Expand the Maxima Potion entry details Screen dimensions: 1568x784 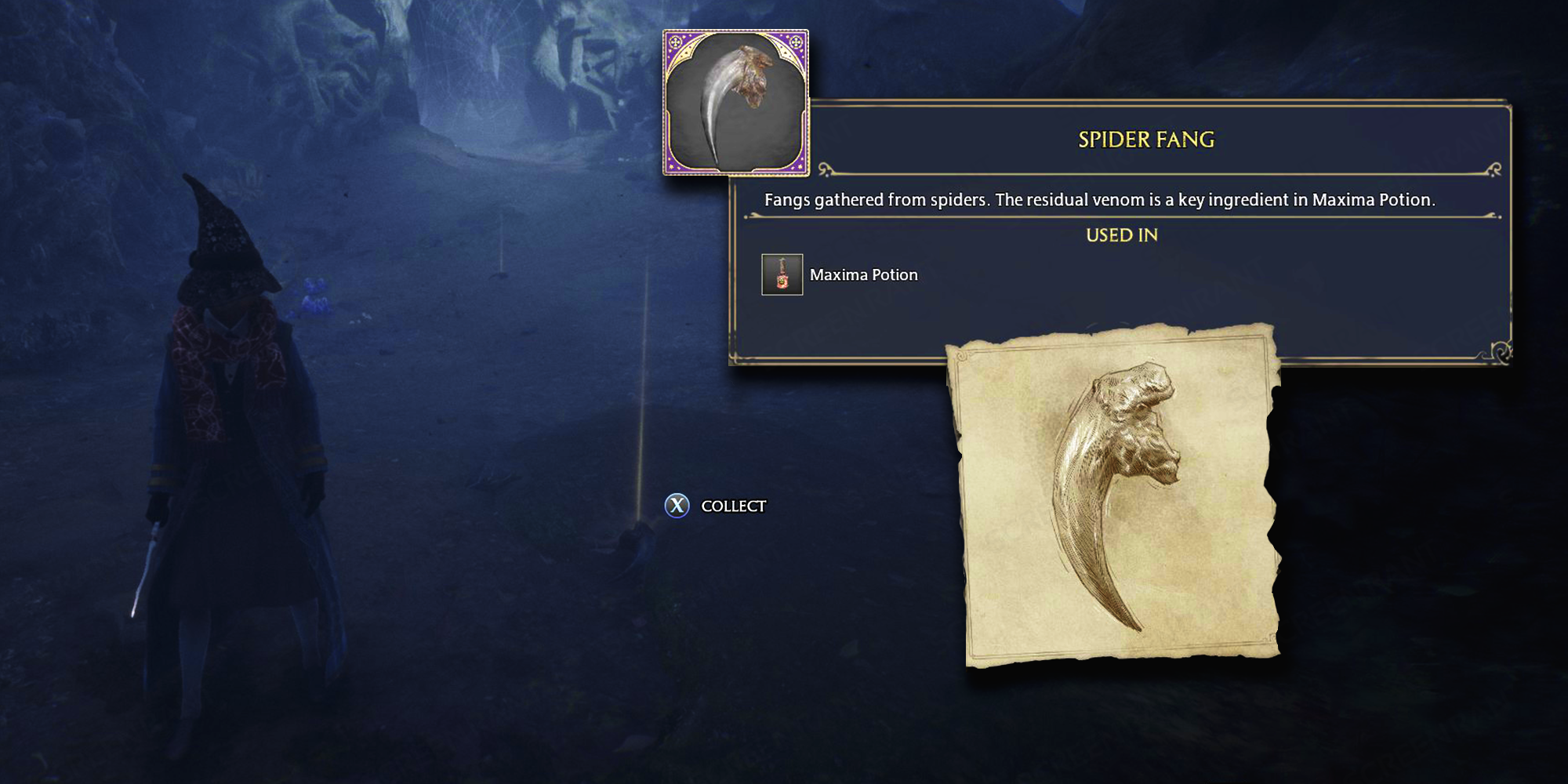(x=862, y=274)
